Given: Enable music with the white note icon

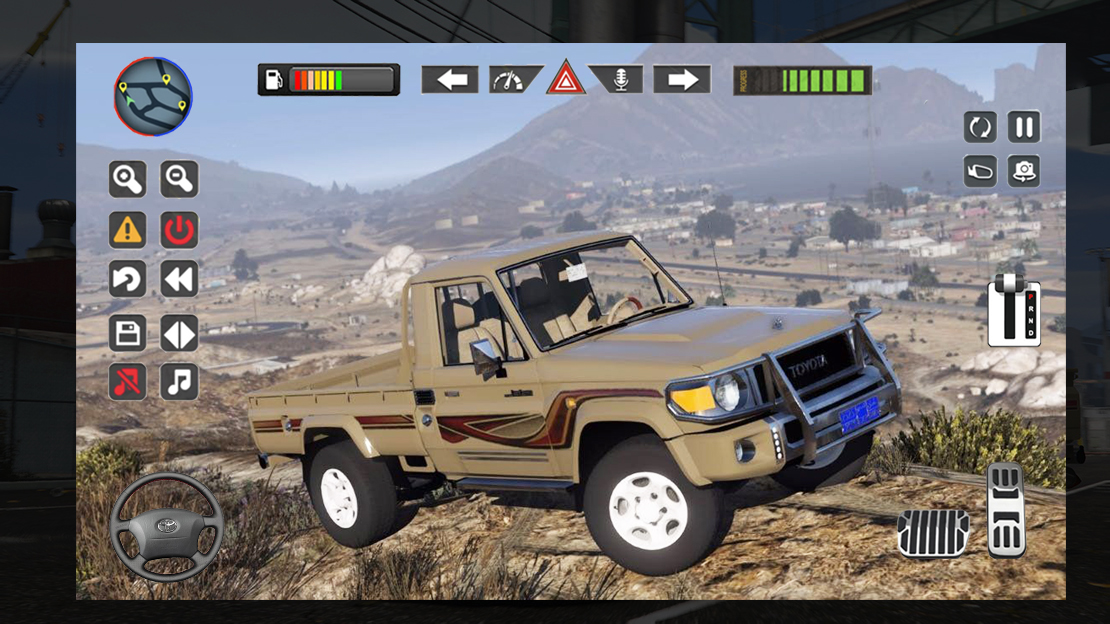Looking at the screenshot, I should click(180, 382).
